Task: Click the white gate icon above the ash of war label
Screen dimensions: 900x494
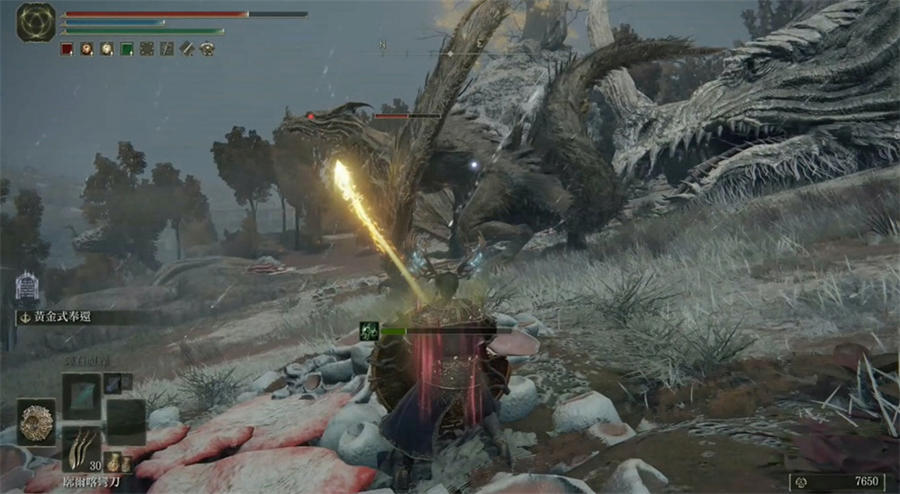Action: click(x=27, y=288)
